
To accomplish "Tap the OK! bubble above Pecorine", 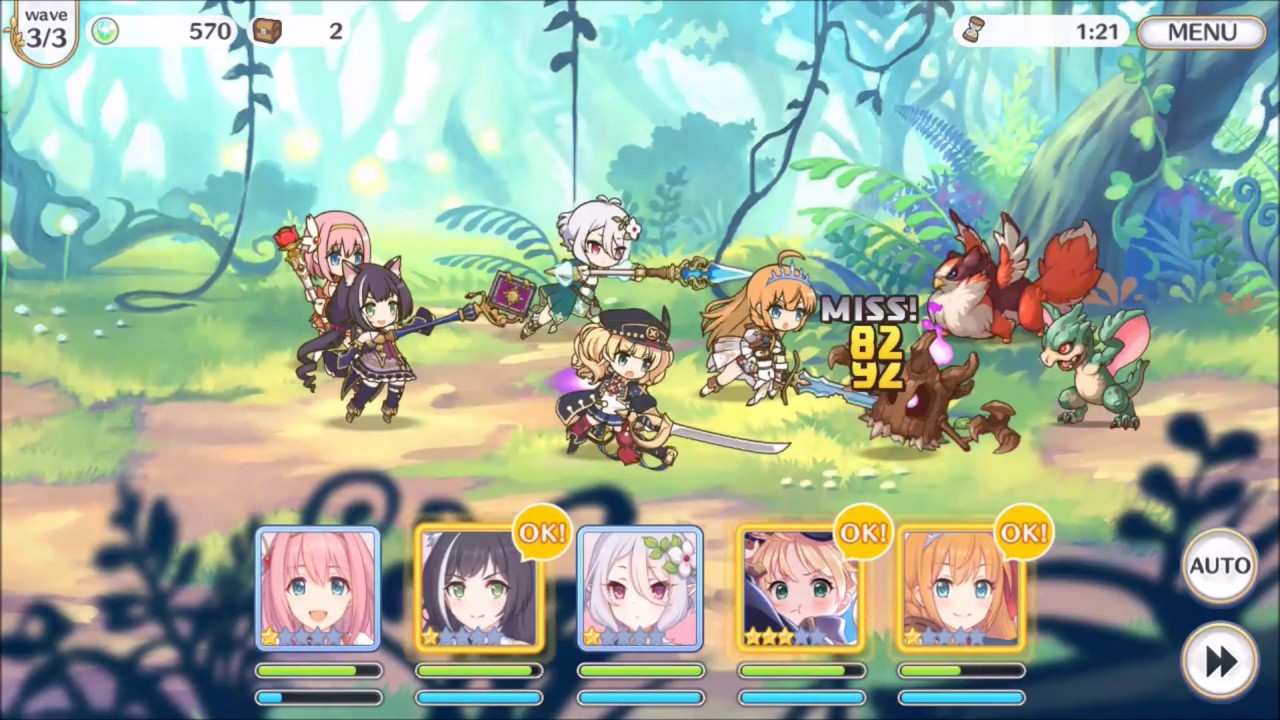I will (1023, 533).
